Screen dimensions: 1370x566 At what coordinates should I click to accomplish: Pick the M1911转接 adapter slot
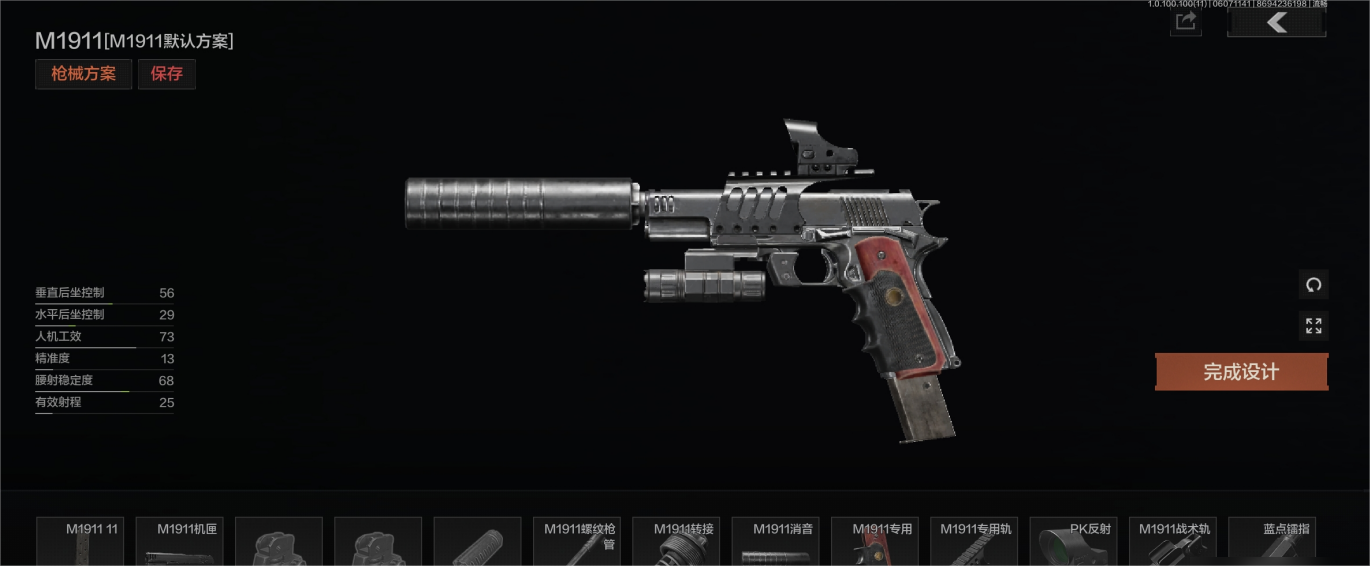click(x=676, y=542)
